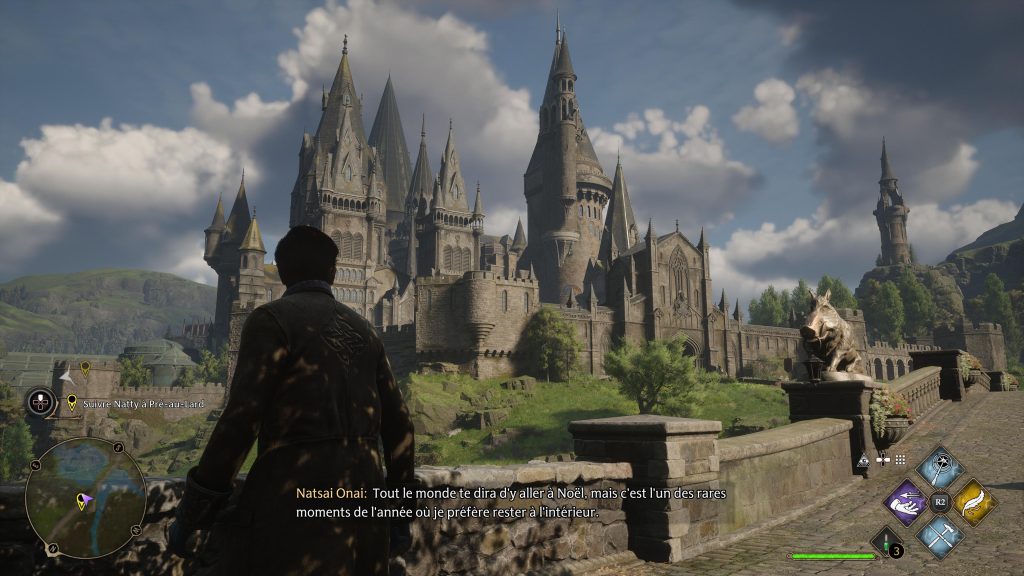
Task: Activate the Reparo crossed hammer-and-wand spell
Action: [940, 535]
